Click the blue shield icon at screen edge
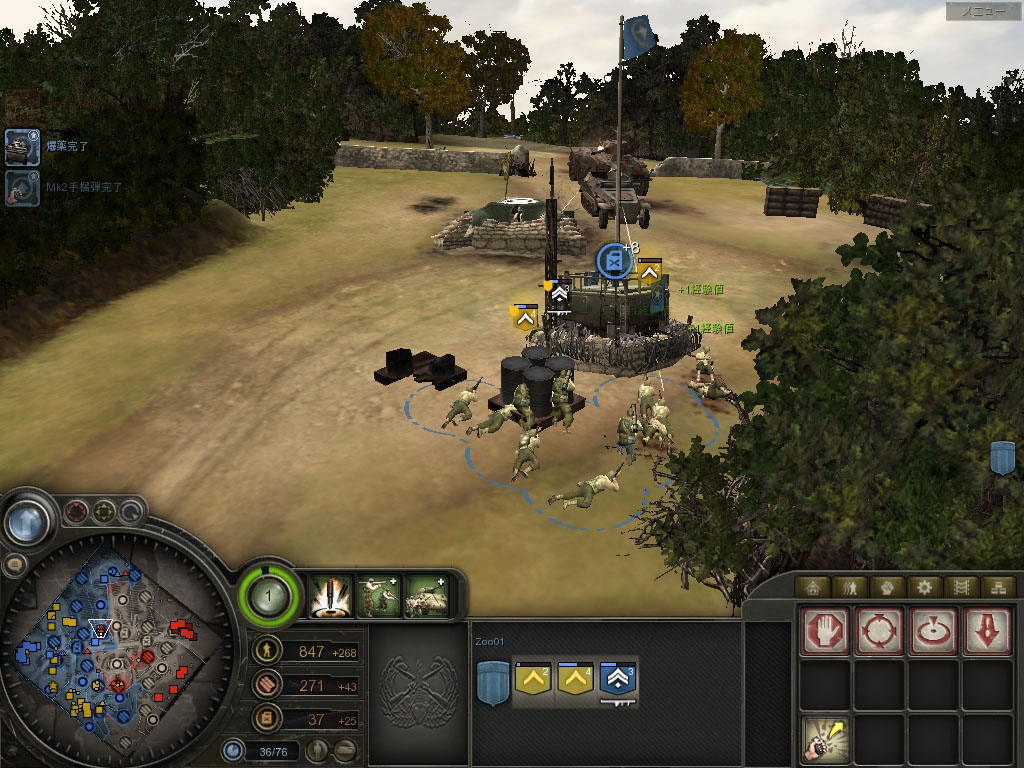 1001,457
